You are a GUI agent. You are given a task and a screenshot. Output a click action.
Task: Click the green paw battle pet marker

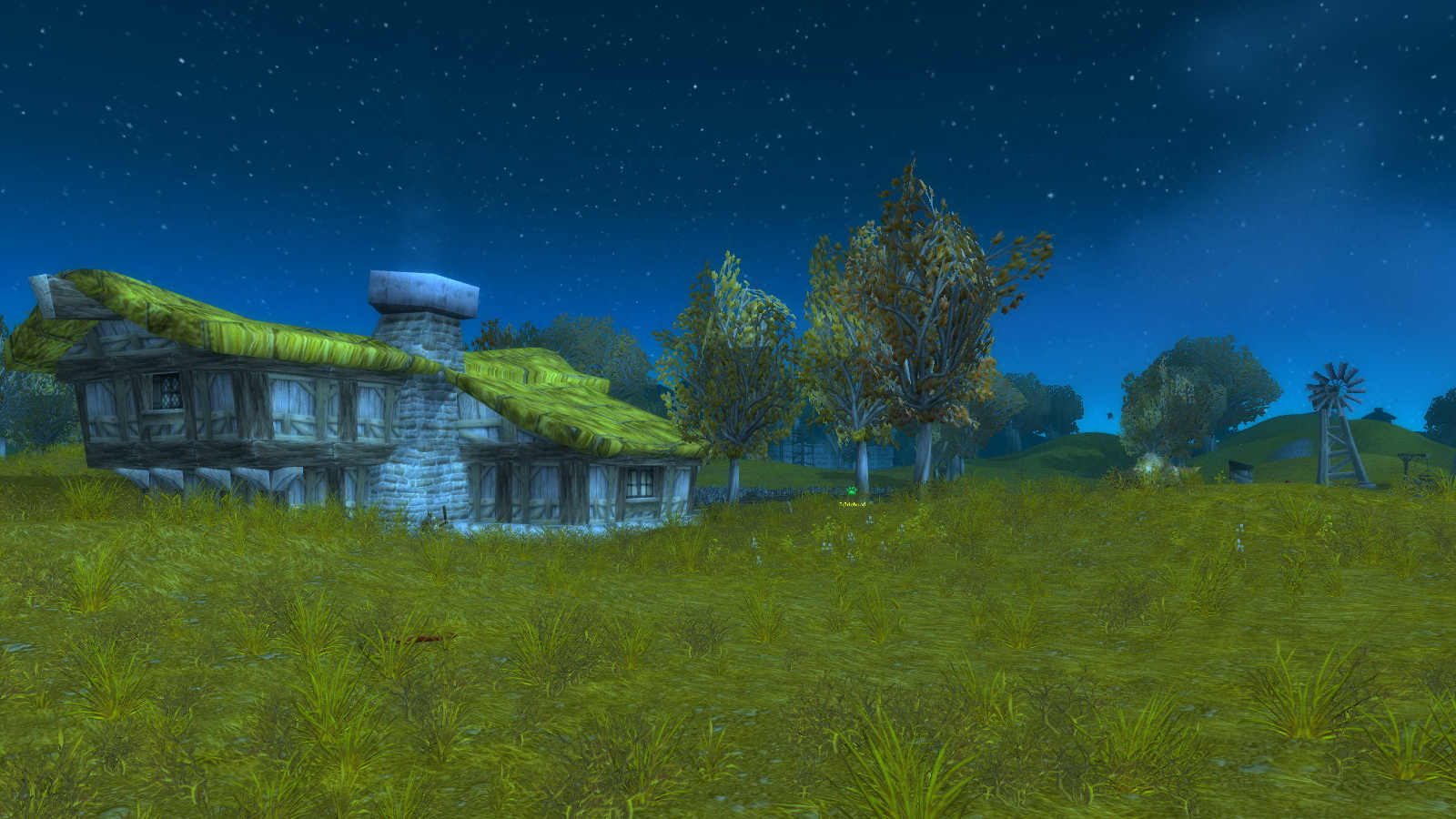pos(852,491)
